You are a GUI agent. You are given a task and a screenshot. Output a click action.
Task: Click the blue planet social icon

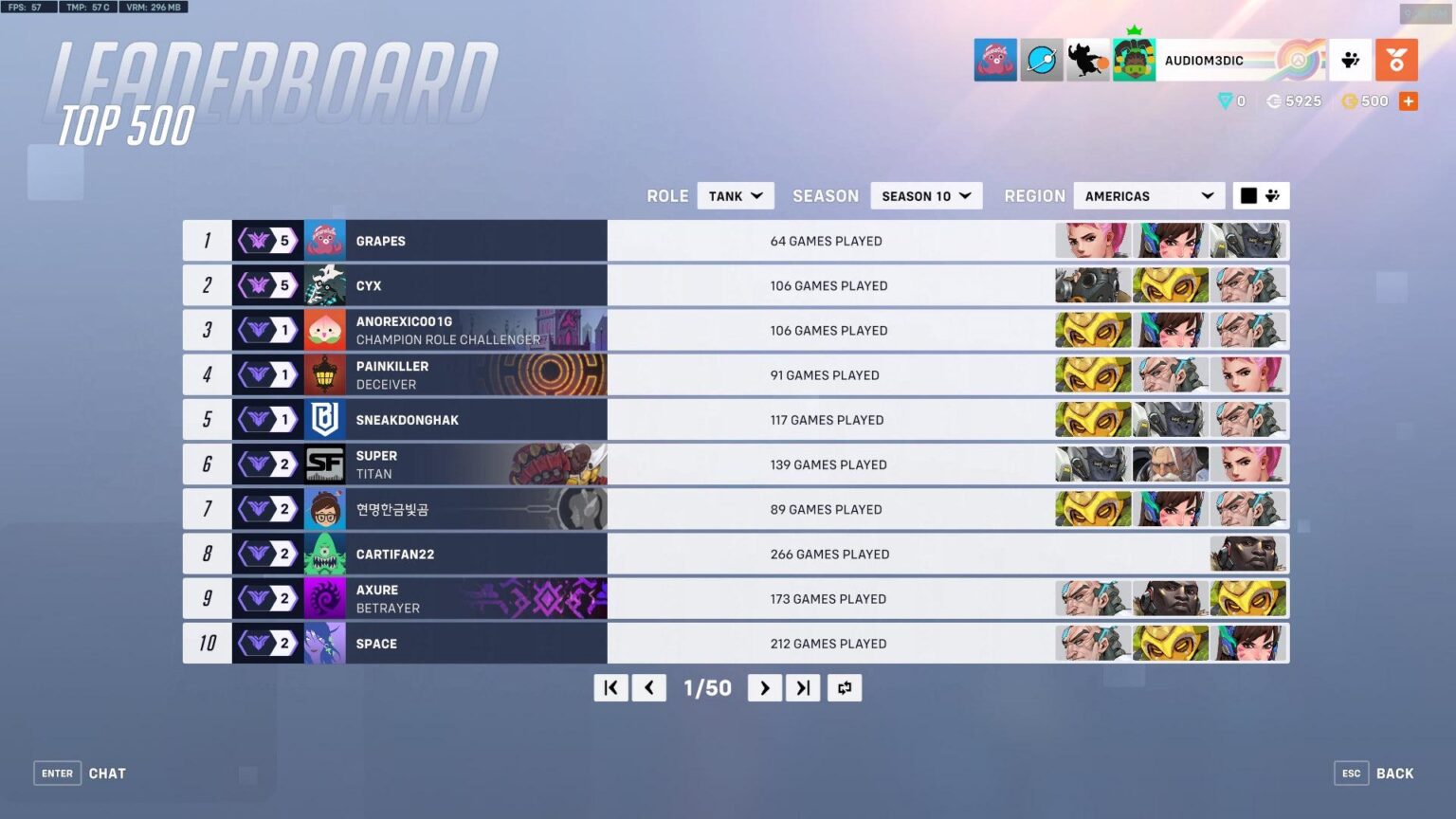click(1041, 59)
